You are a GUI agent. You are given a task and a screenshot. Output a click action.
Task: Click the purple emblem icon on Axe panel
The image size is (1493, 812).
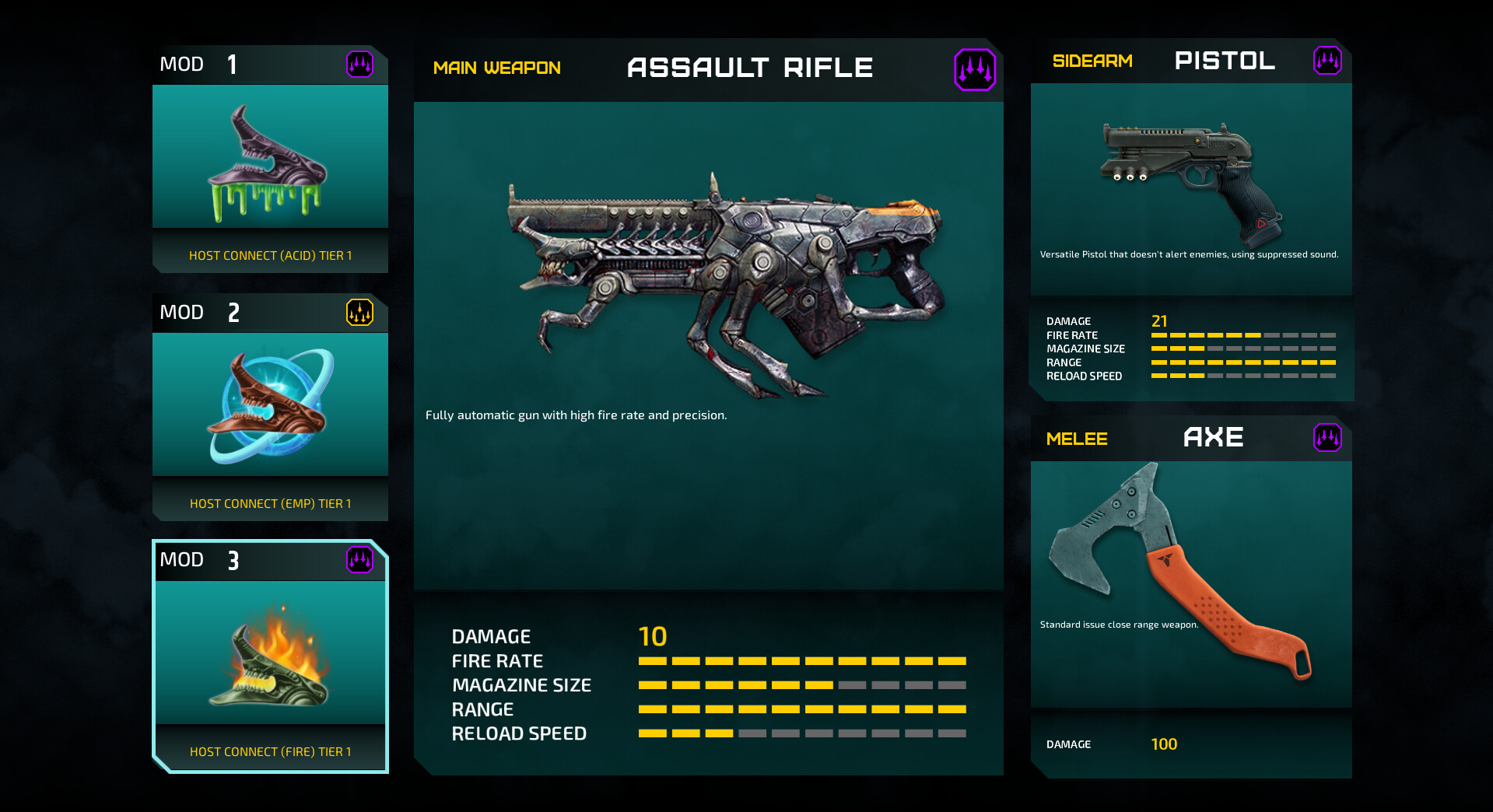tap(1330, 438)
